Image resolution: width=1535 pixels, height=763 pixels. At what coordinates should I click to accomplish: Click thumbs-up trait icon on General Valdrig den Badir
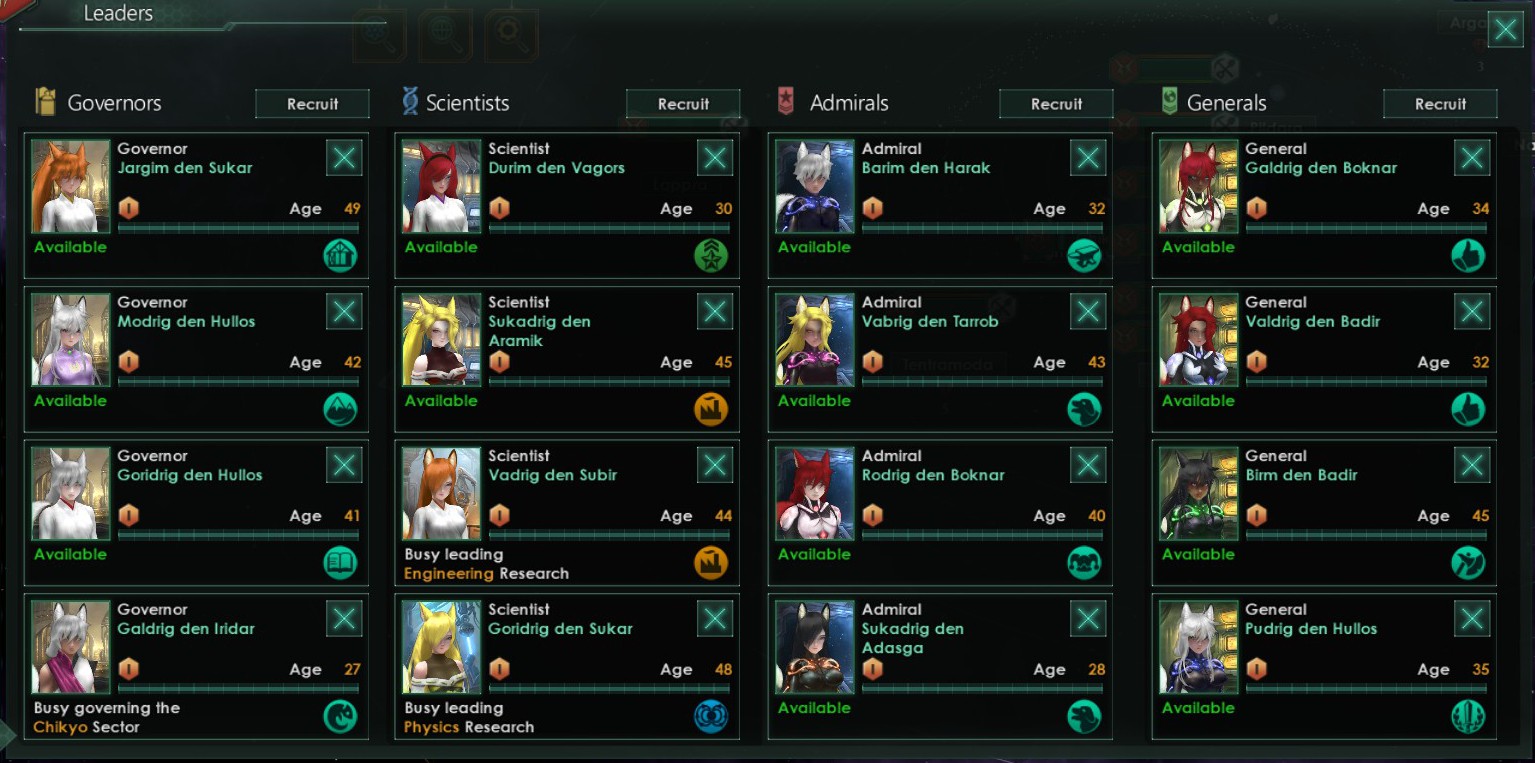tap(1468, 409)
